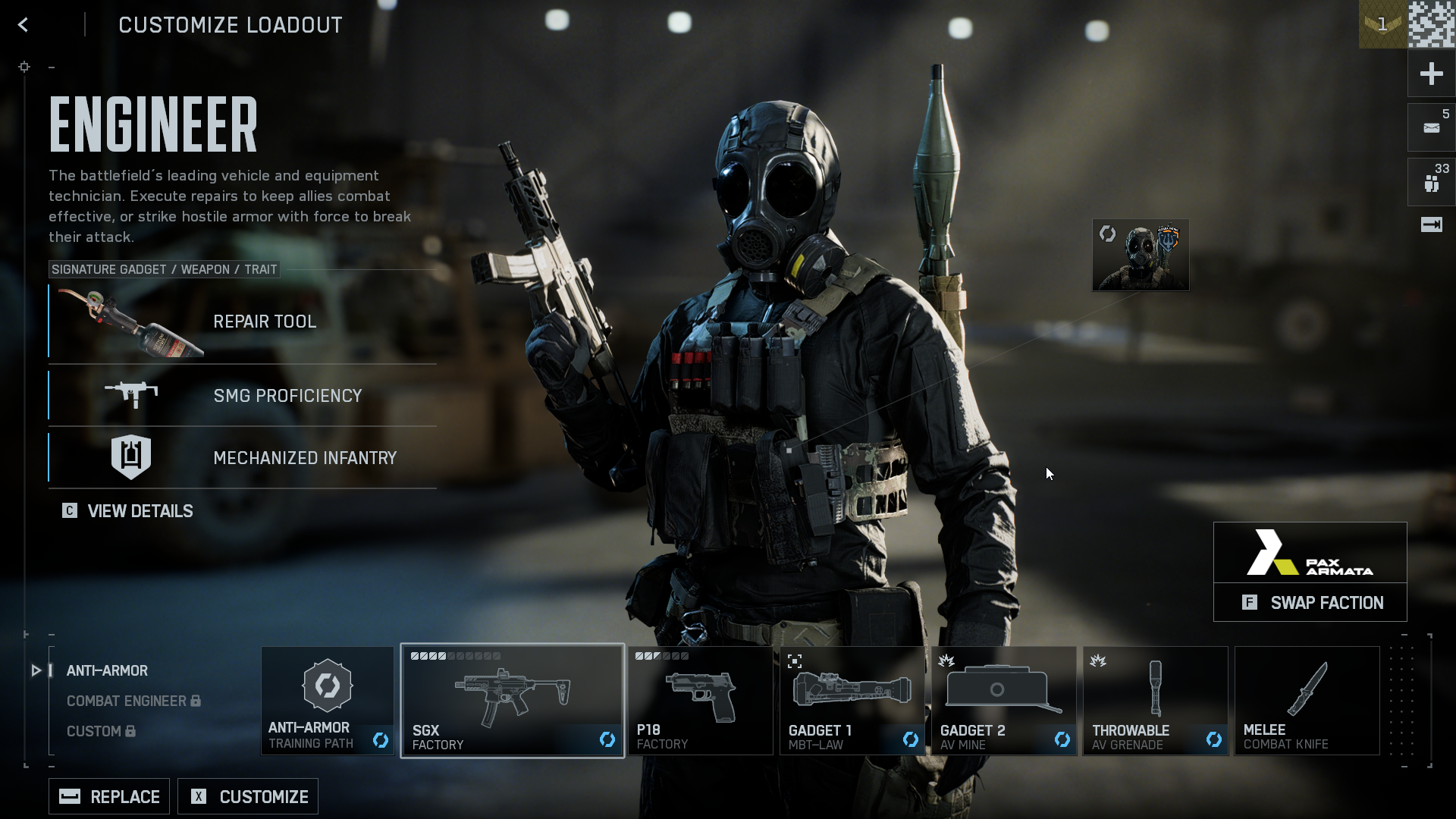Select the Anti-Armor loadout preset
The image size is (1456, 819).
(107, 670)
